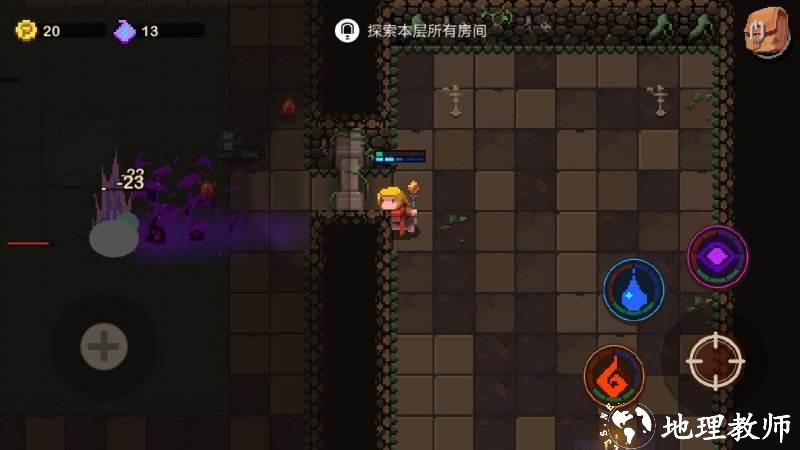
Task: Tap the crosshair attack button
Action: (715, 359)
